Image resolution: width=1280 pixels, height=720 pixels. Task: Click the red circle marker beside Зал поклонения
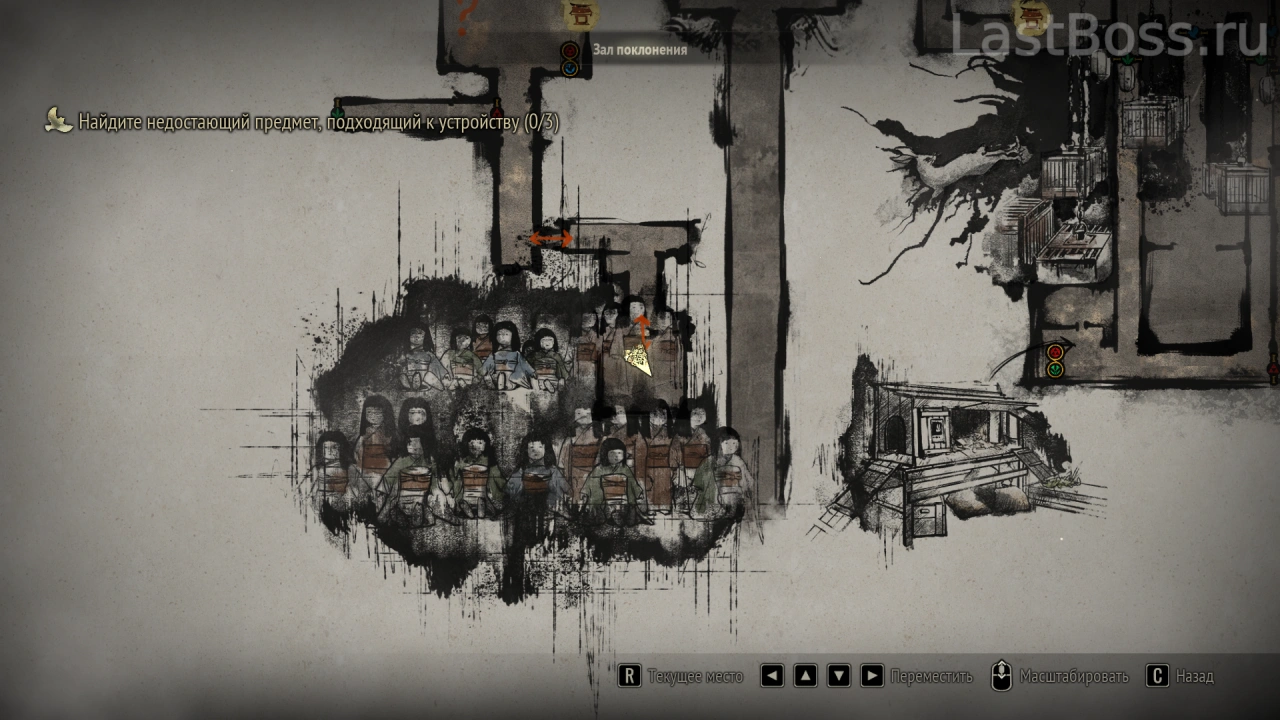tap(570, 50)
